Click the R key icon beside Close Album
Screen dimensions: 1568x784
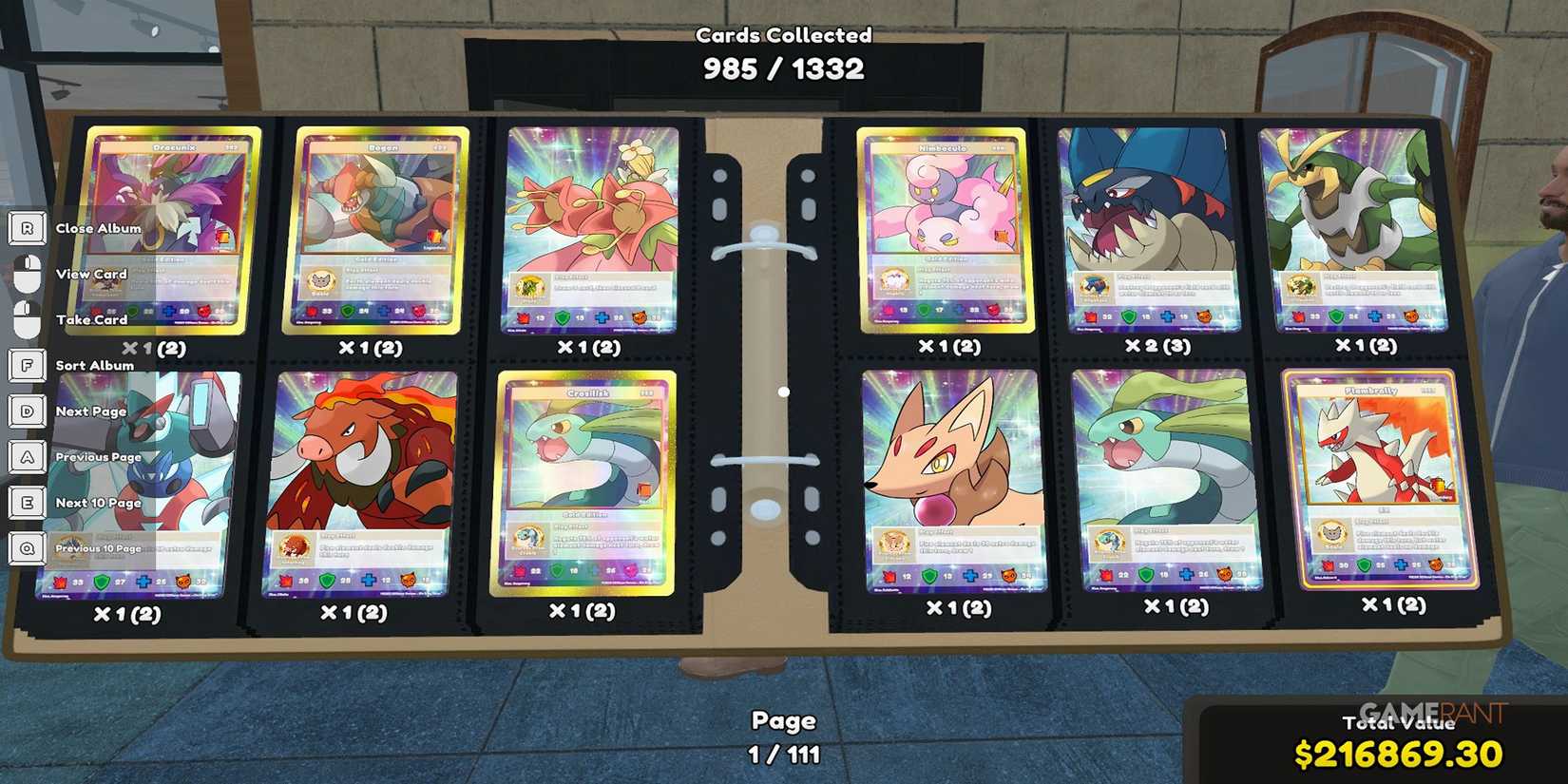click(x=27, y=228)
